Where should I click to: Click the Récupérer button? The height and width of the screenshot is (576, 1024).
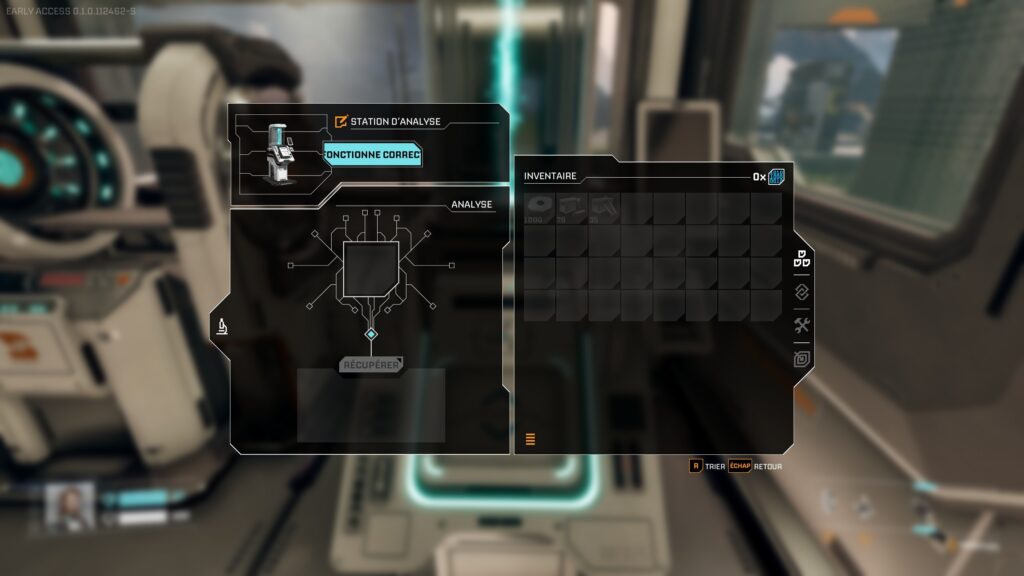coord(371,365)
